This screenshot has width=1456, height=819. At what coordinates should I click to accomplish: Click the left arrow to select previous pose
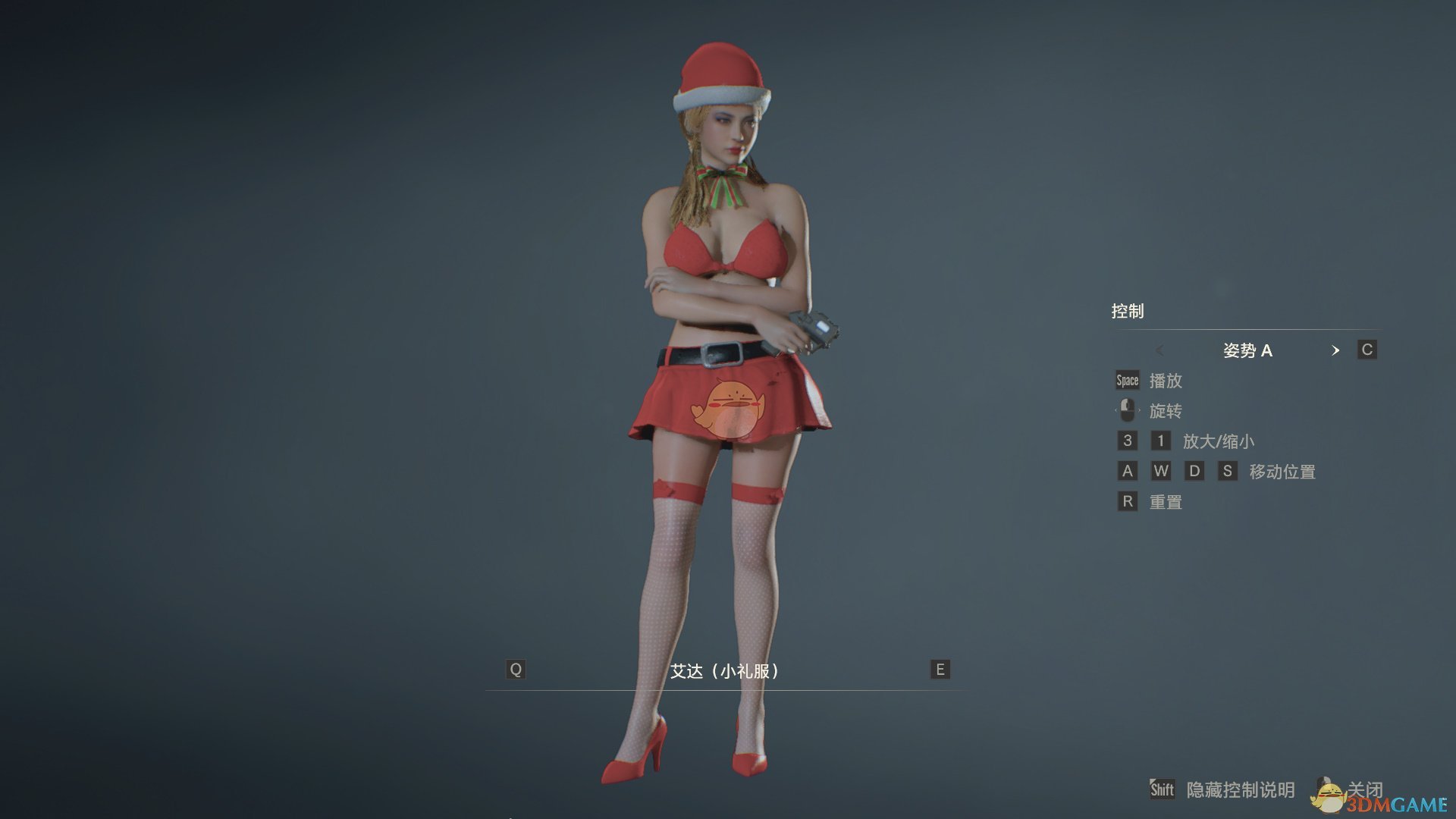[x=1160, y=351]
